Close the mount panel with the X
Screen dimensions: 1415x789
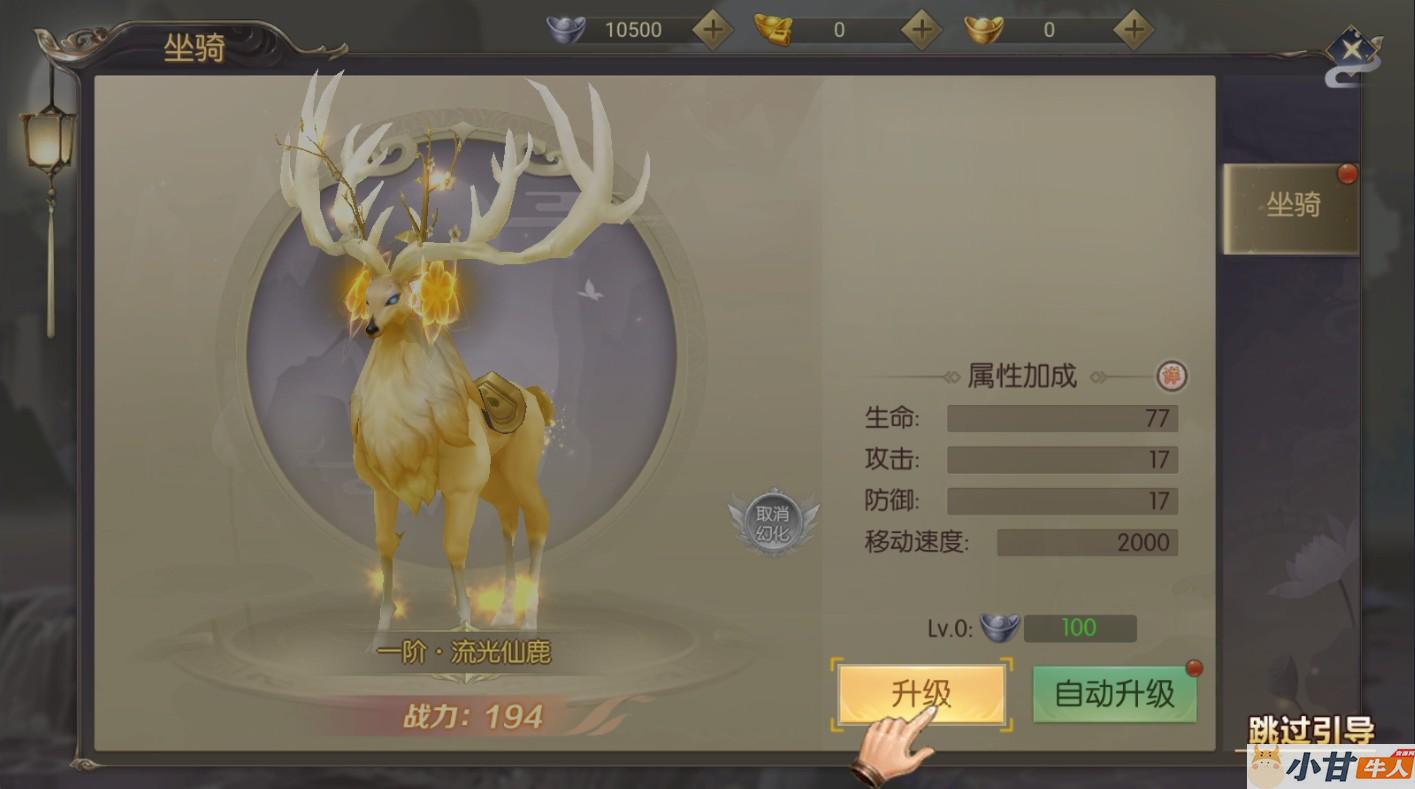(x=1352, y=49)
